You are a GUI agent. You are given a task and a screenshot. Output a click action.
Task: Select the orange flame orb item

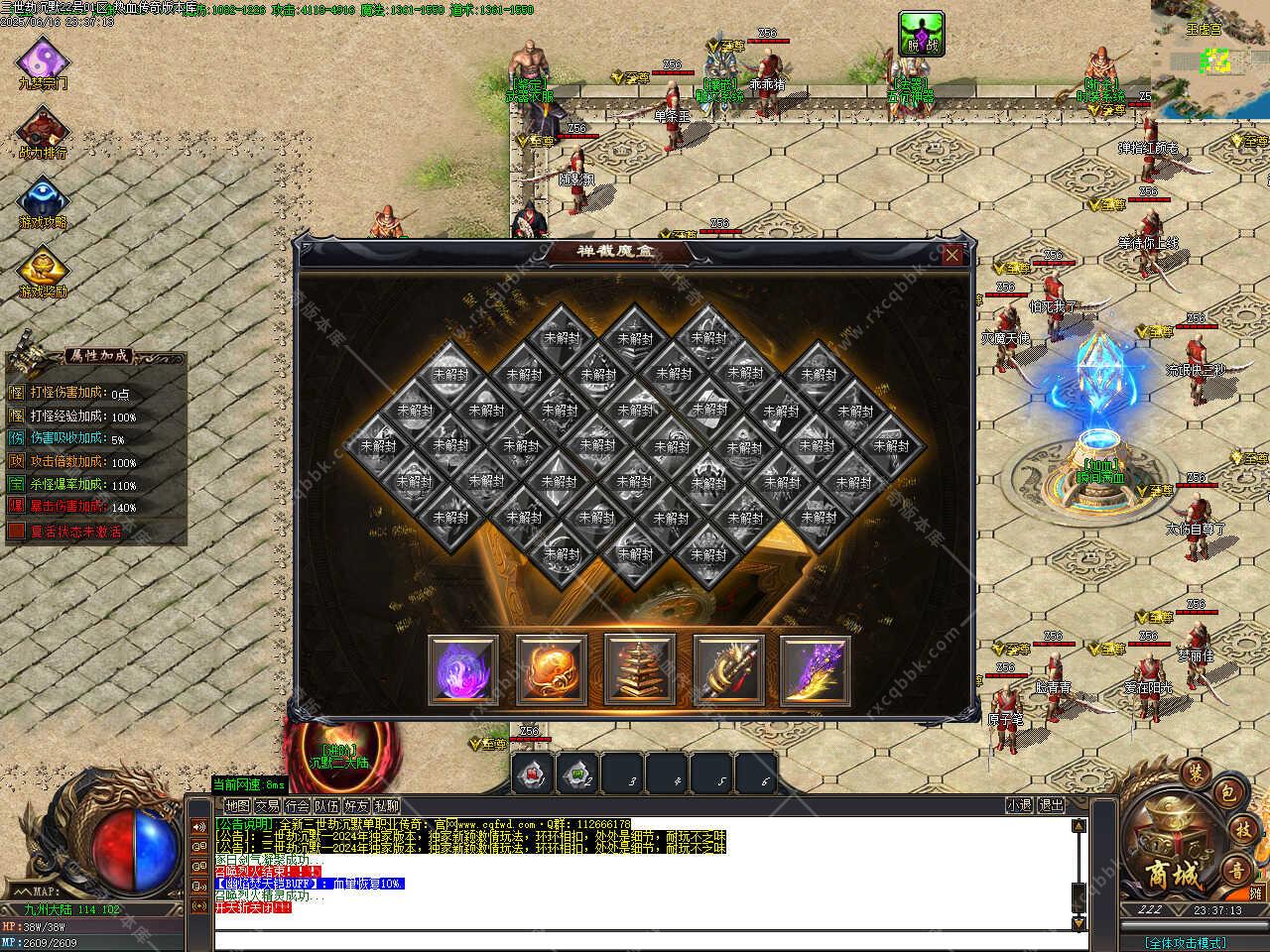tap(552, 670)
